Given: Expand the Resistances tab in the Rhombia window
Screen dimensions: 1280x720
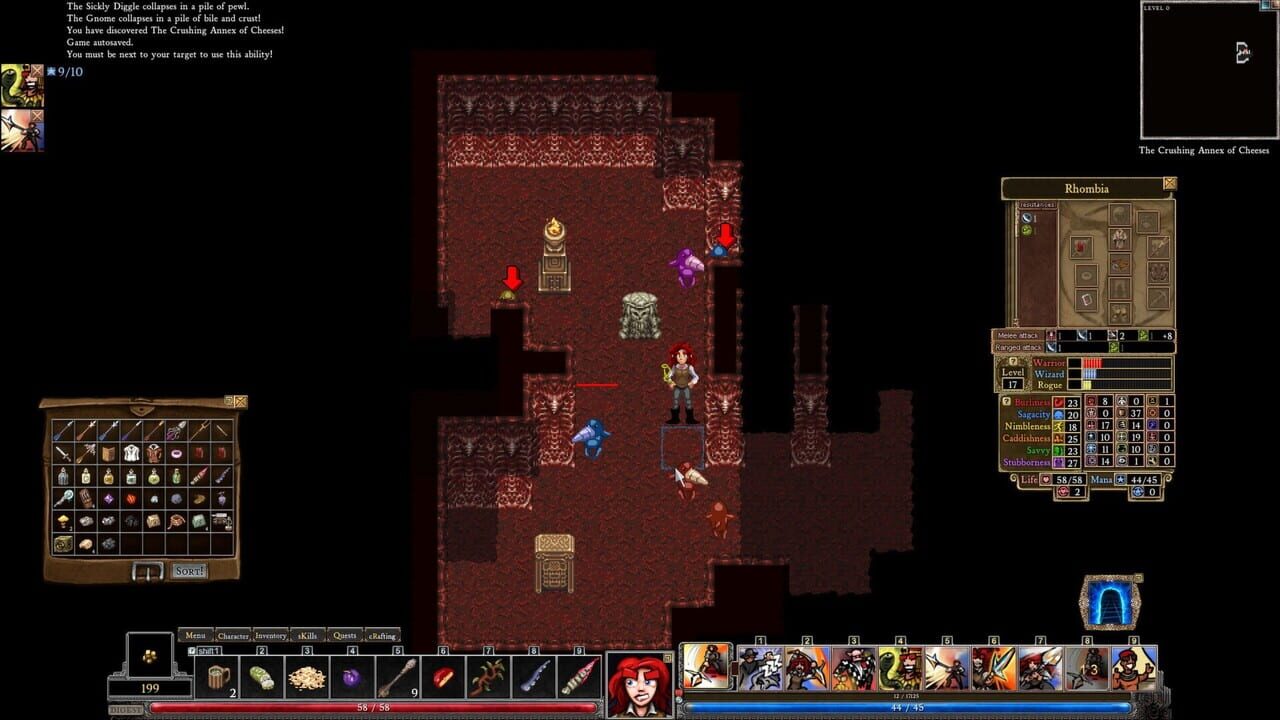Looking at the screenshot, I should [x=1037, y=205].
